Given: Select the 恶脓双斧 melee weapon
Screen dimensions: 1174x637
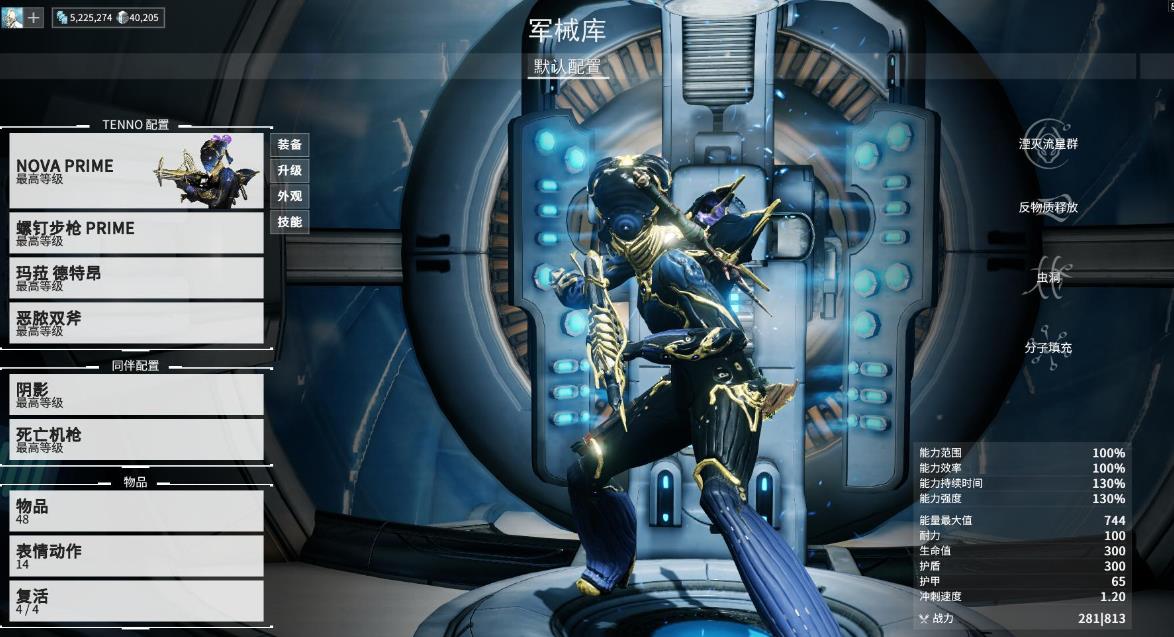Looking at the screenshot, I should [x=136, y=323].
